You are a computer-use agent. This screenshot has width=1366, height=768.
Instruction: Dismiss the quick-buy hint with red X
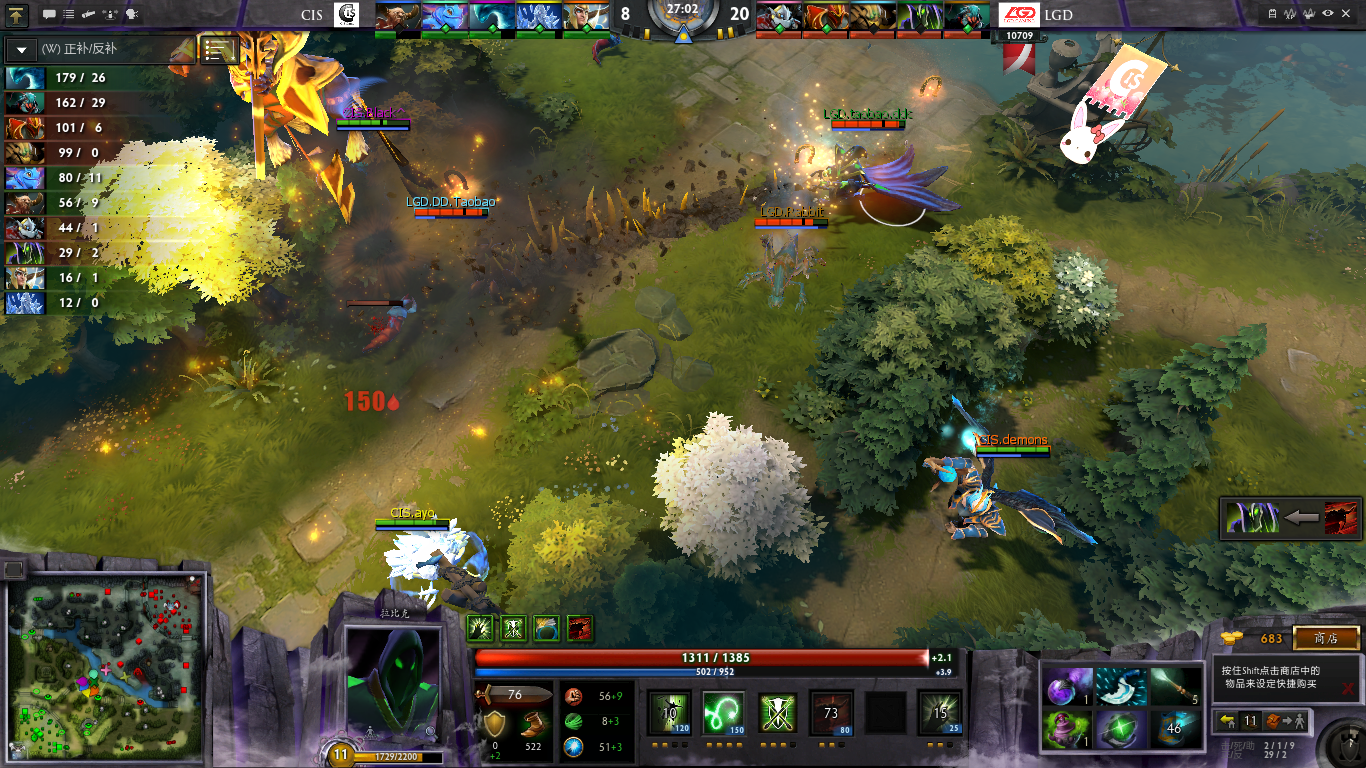pos(1348,688)
